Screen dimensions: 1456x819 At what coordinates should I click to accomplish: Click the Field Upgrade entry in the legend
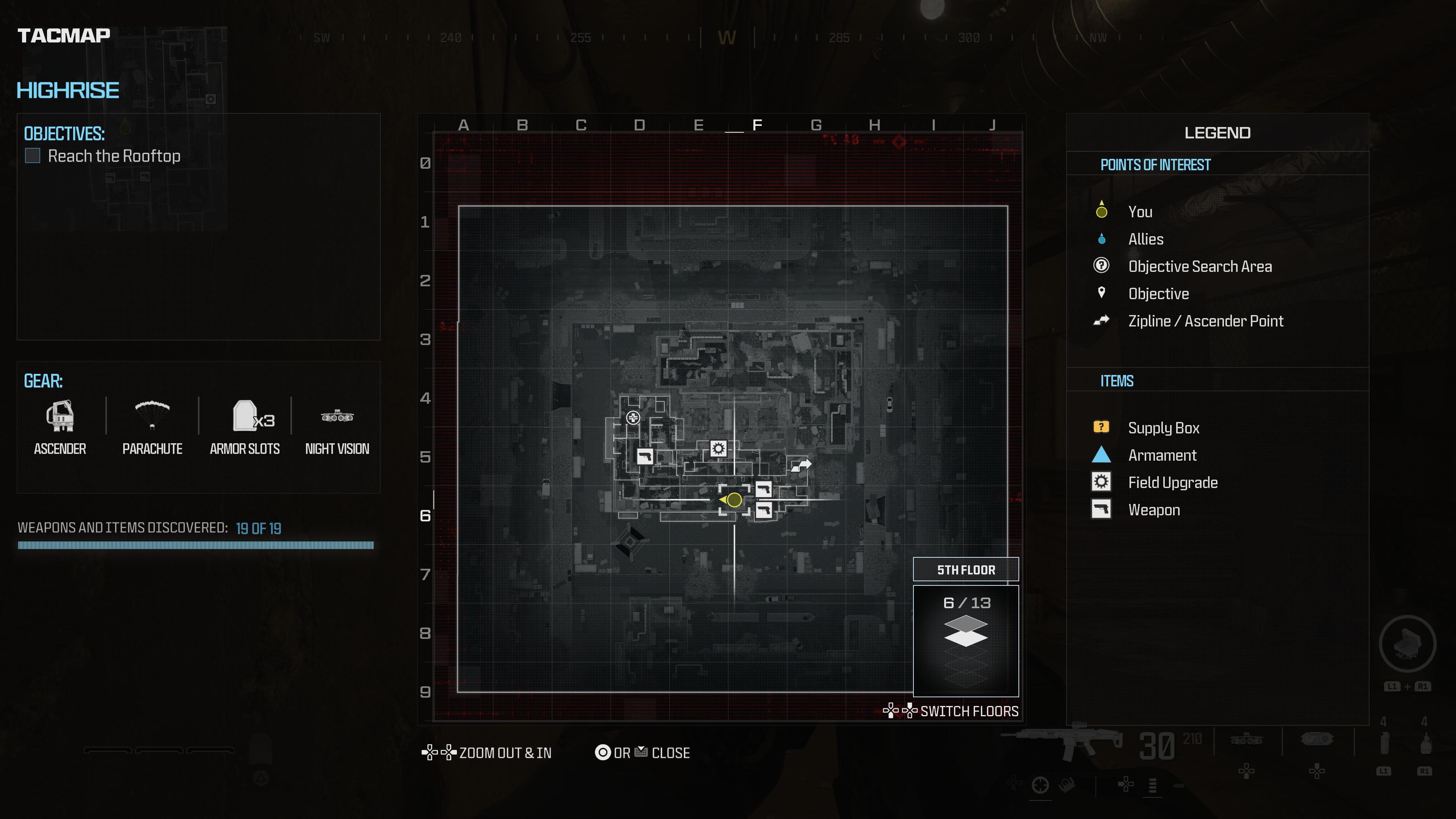[x=1173, y=483]
